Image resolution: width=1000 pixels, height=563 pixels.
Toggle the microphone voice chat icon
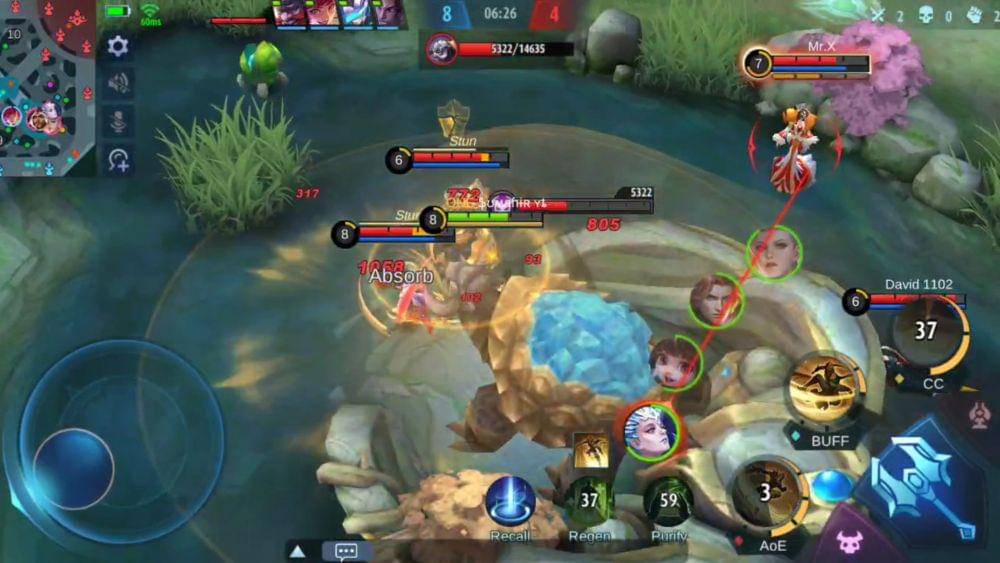(118, 121)
